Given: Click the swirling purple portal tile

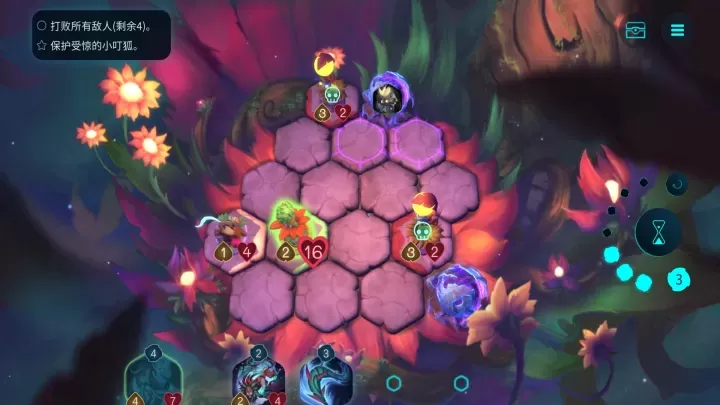Looking at the screenshot, I should [x=458, y=294].
